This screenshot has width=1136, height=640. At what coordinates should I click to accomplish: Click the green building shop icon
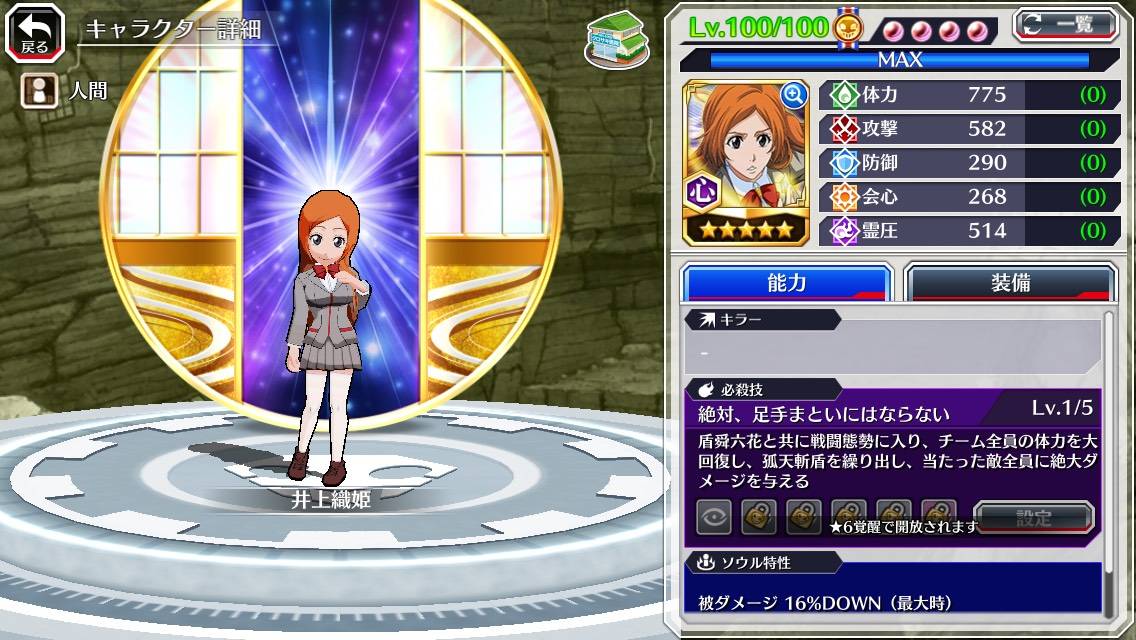(x=613, y=39)
